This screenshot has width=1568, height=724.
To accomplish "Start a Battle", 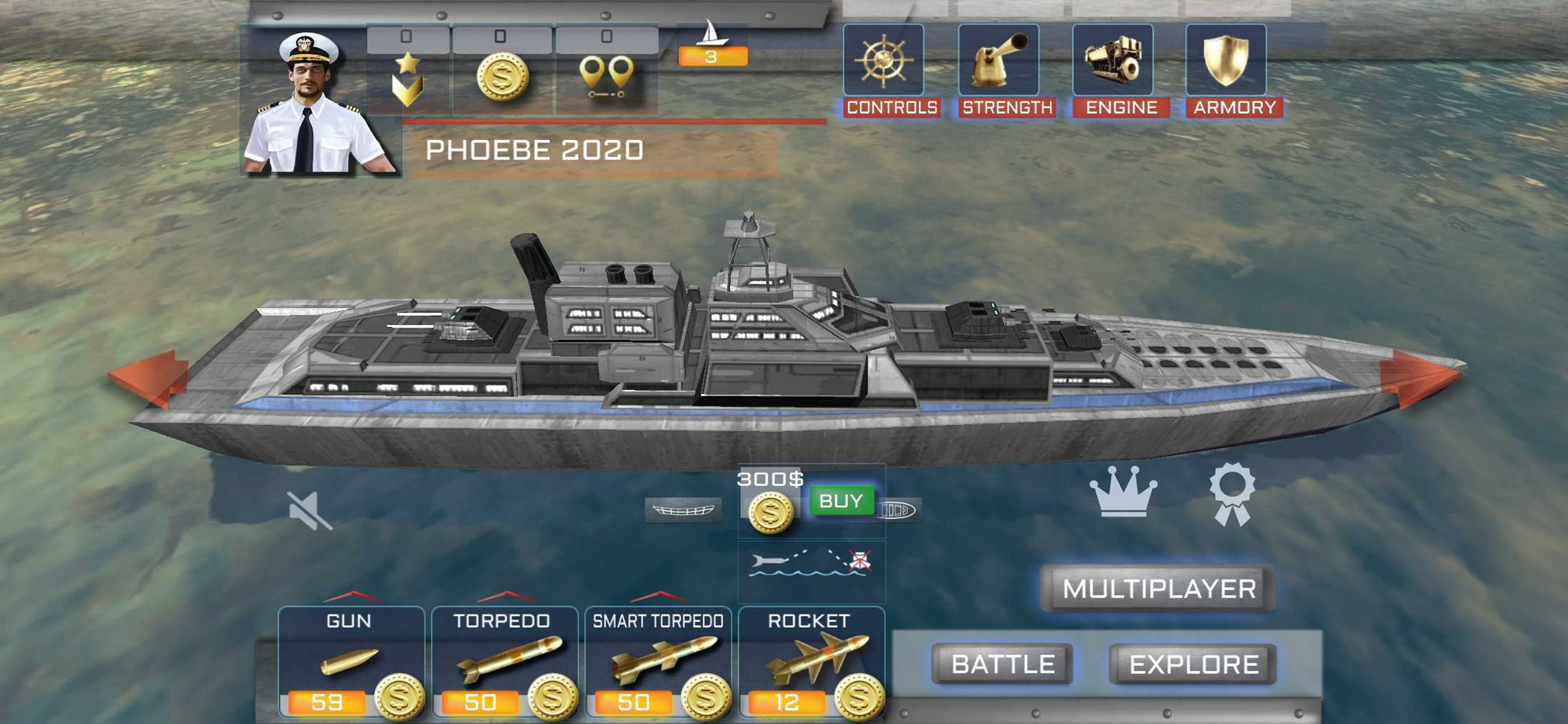I will 1002,664.
